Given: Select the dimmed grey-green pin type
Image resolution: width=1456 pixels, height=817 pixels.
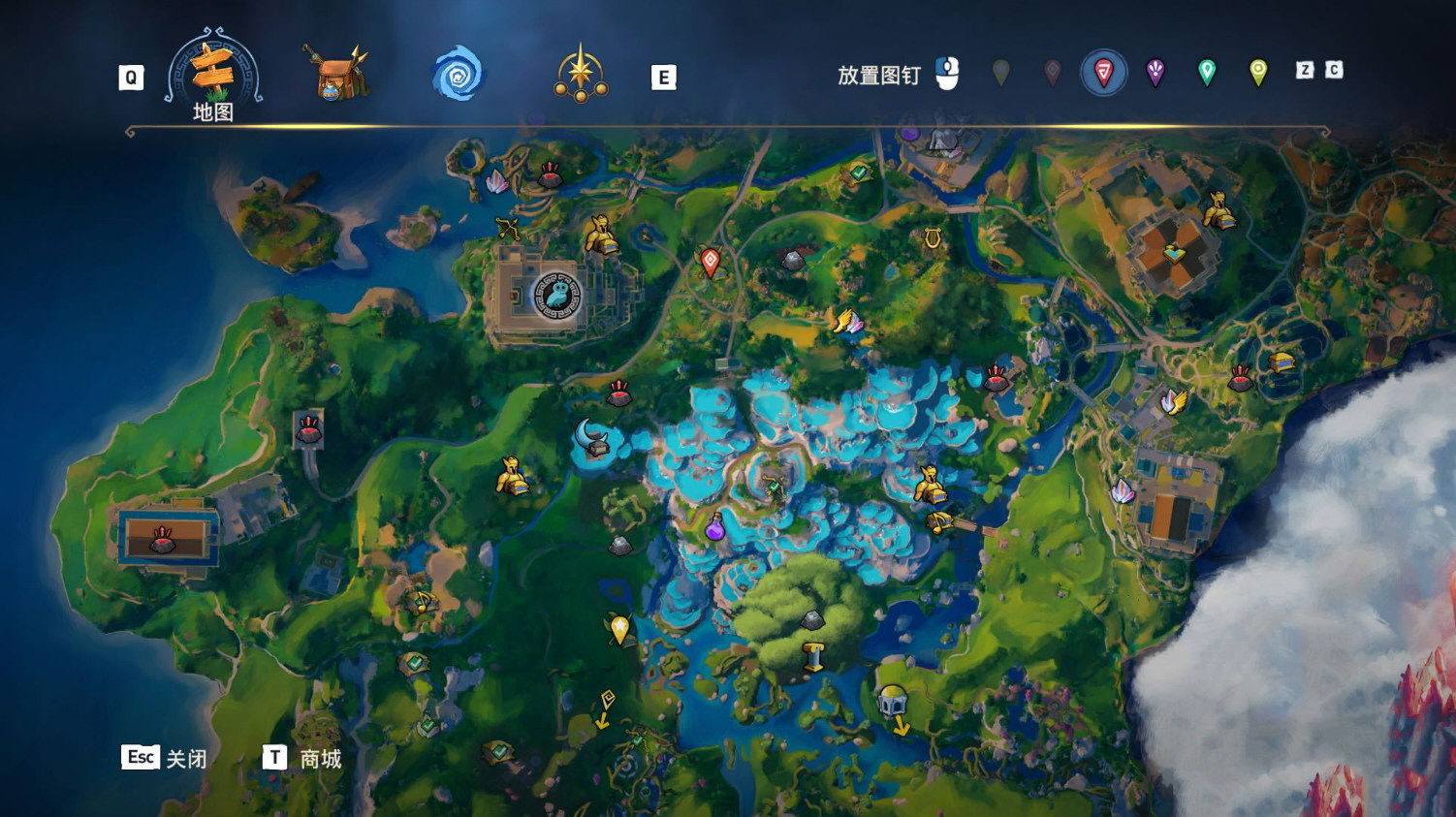Looking at the screenshot, I should click(x=1000, y=72).
